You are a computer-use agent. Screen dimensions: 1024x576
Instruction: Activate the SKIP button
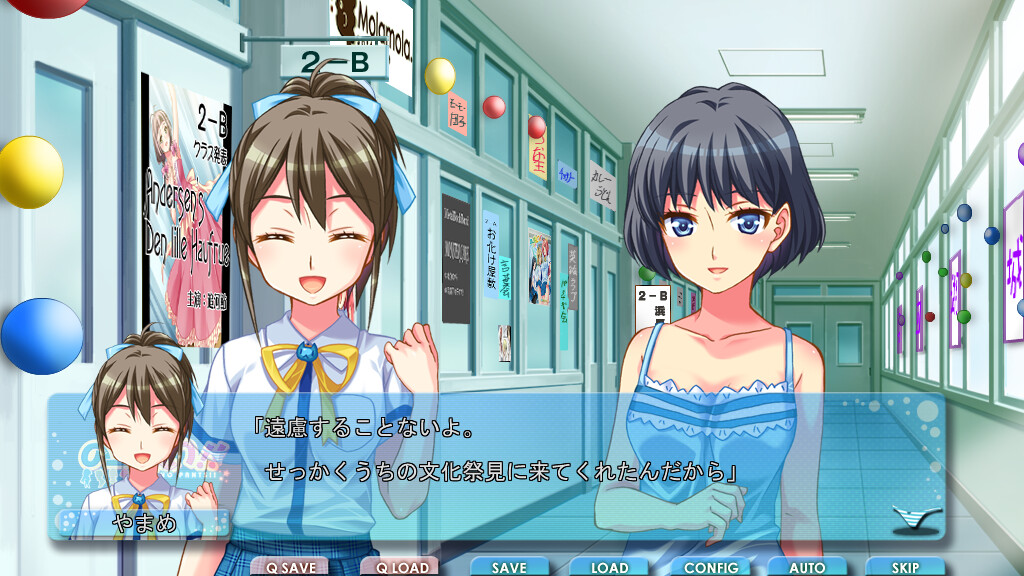click(x=905, y=567)
